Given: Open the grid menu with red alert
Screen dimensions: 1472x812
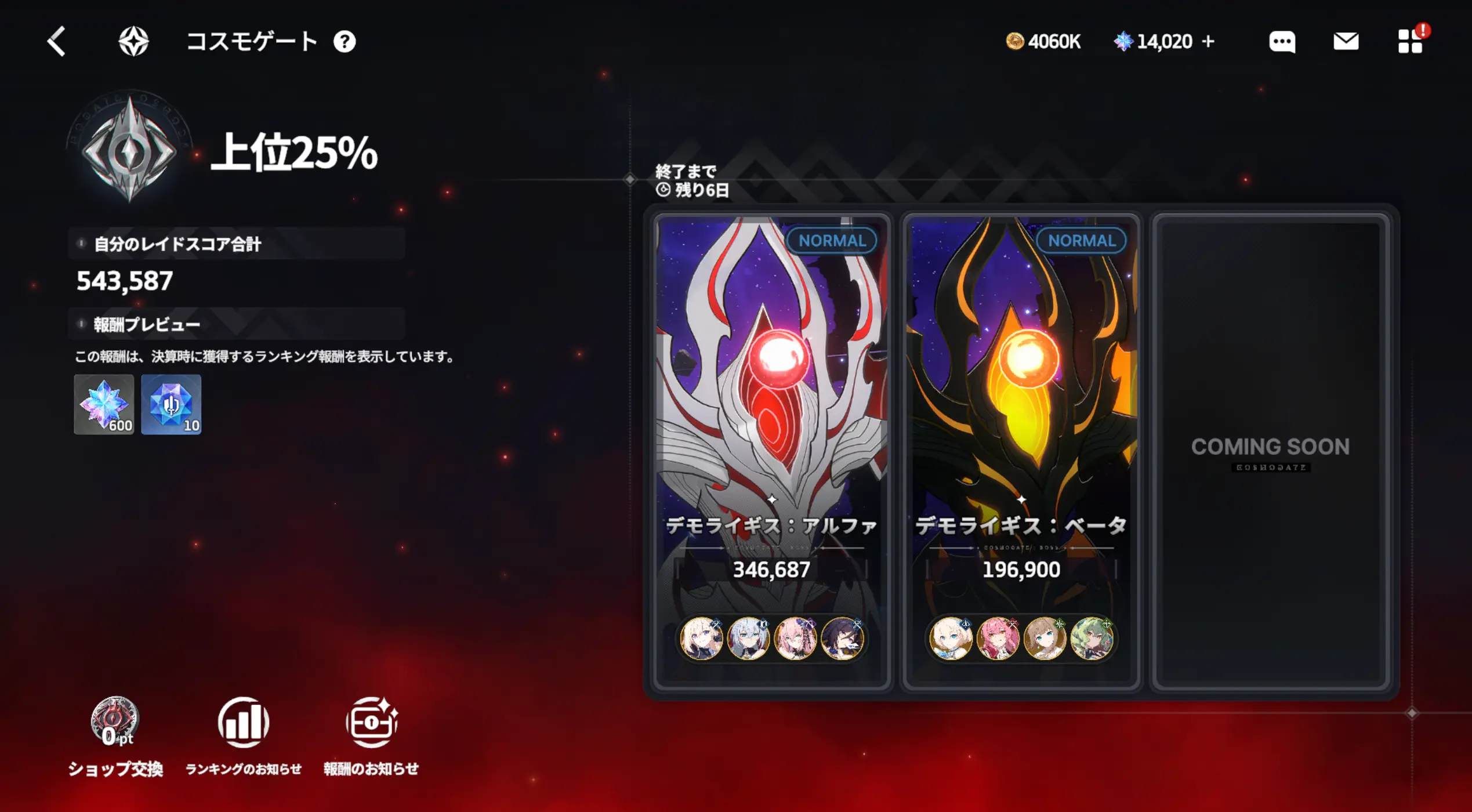Looking at the screenshot, I should pos(1410,42).
